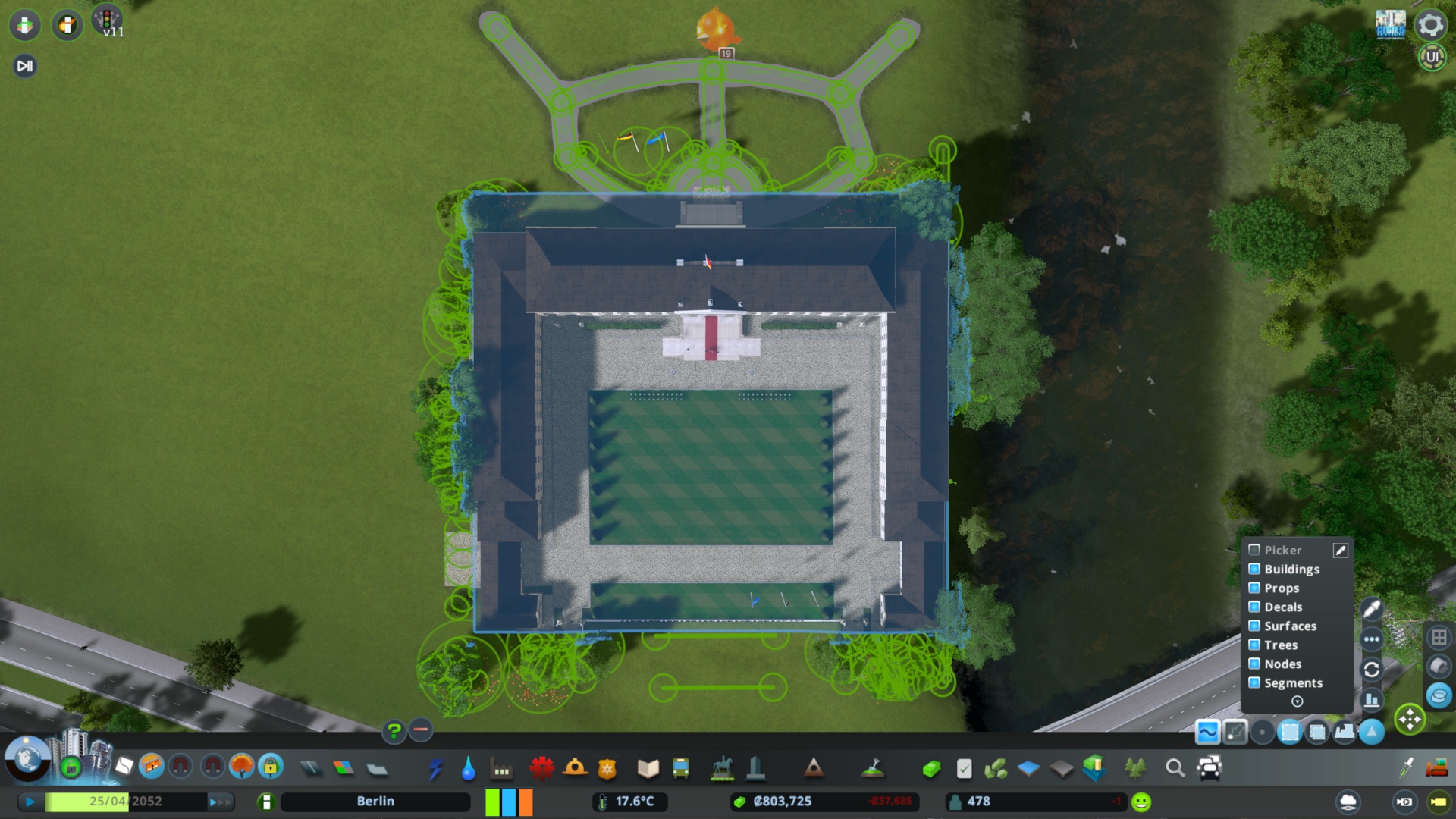The width and height of the screenshot is (1456, 819).
Task: Expand the Picker list via bottom chevron
Action: click(x=1298, y=701)
